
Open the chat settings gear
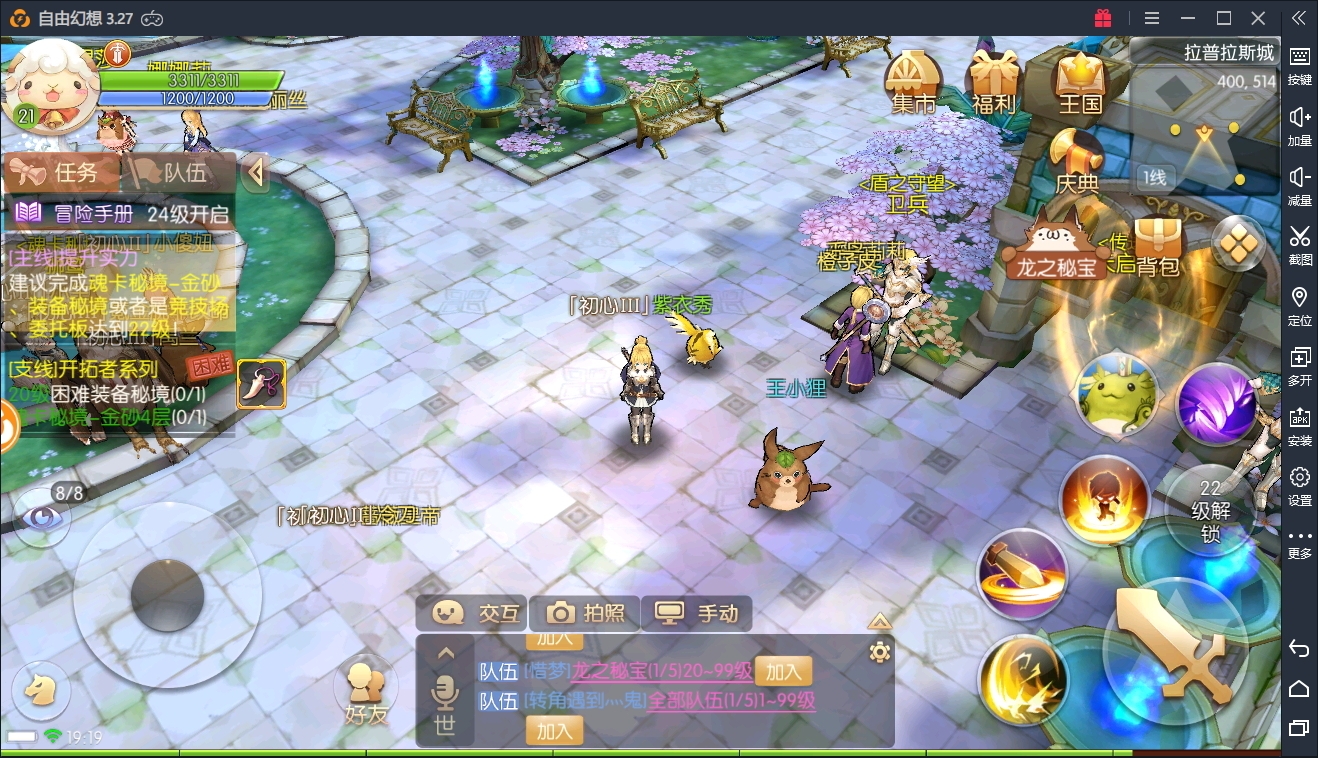pyautogui.click(x=880, y=653)
